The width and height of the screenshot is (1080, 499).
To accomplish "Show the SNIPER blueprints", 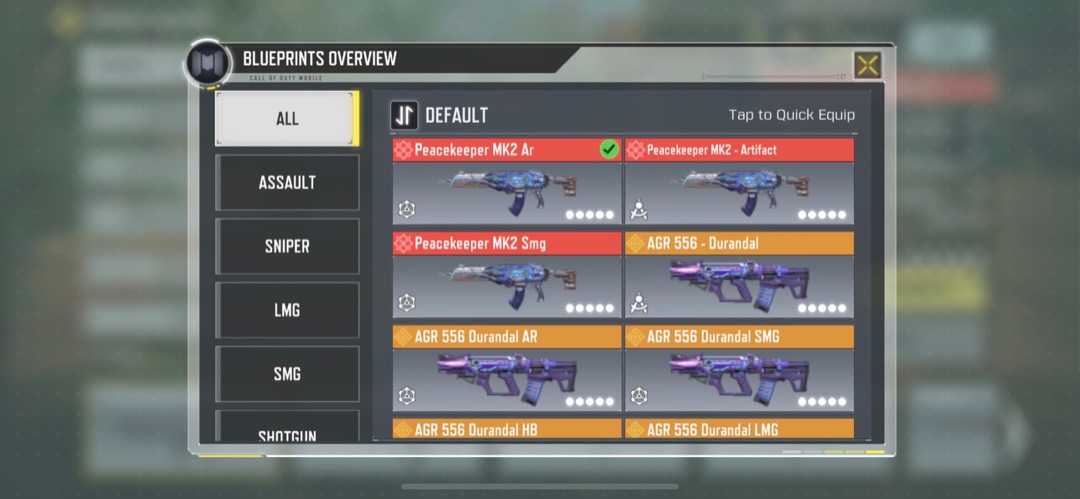I will pyautogui.click(x=287, y=246).
